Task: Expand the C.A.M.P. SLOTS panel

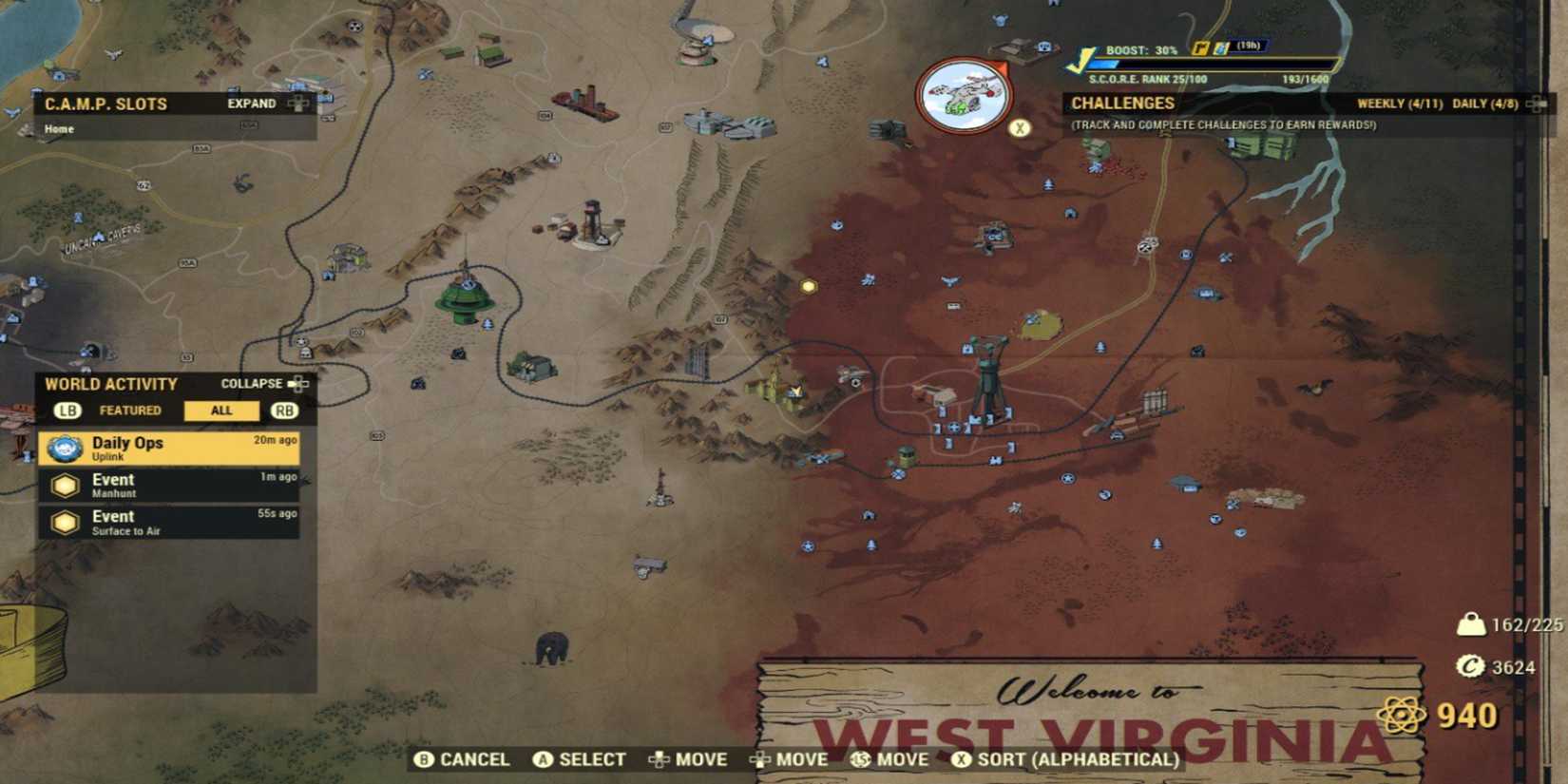Action: (x=251, y=103)
